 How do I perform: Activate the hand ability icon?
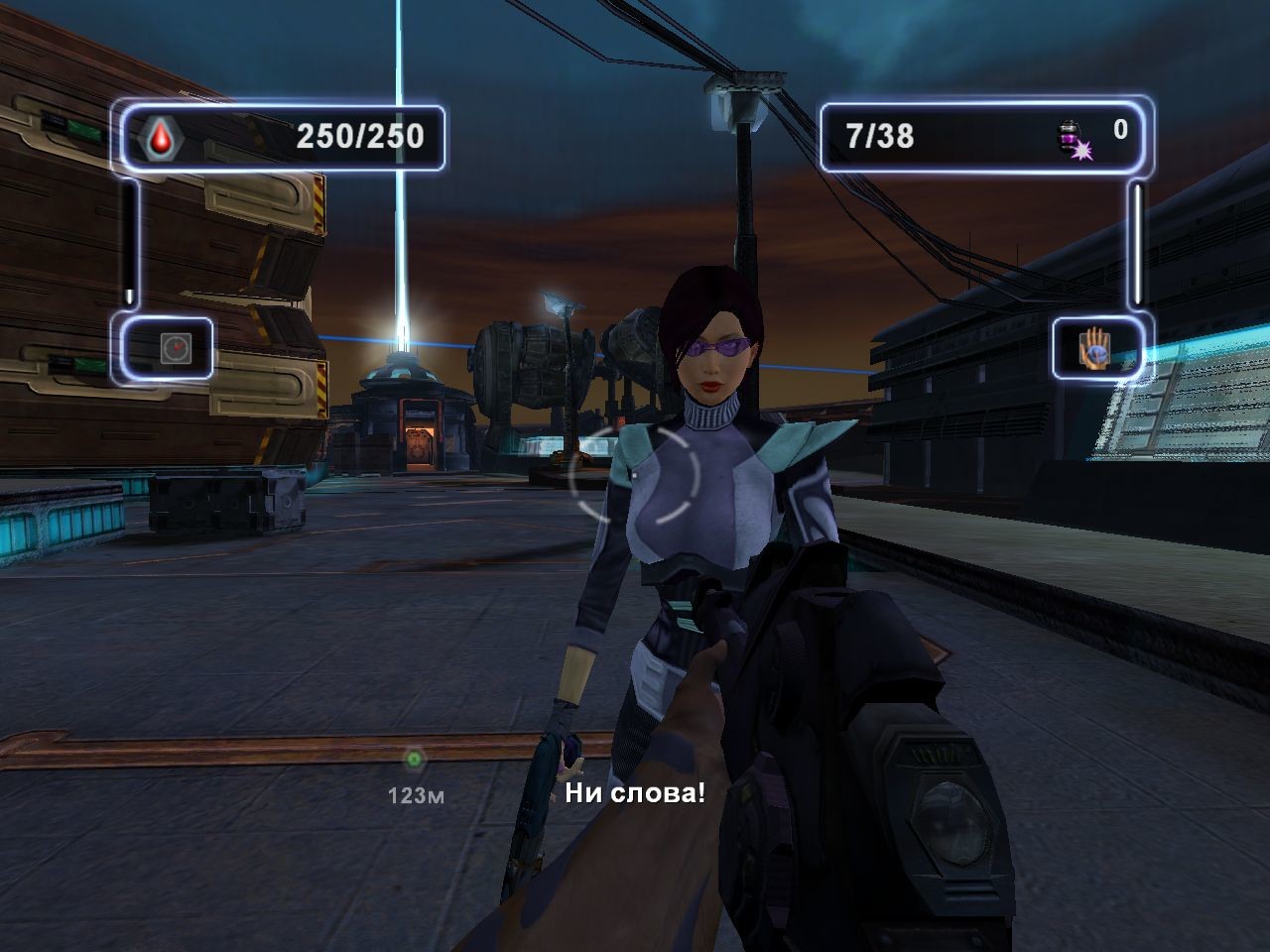tap(1095, 348)
